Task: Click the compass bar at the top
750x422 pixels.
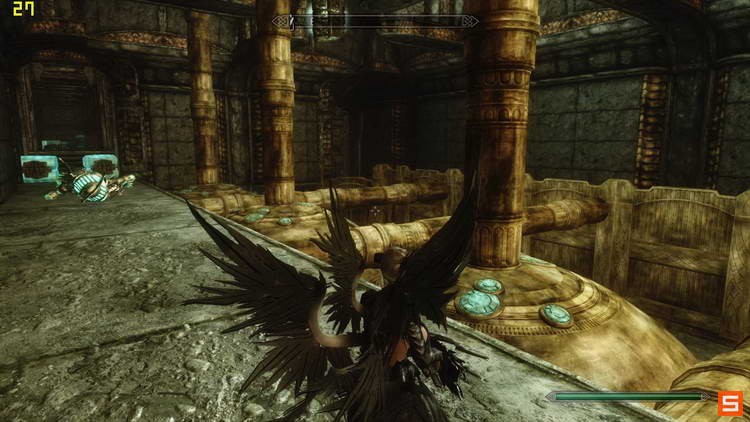Action: tap(375, 20)
